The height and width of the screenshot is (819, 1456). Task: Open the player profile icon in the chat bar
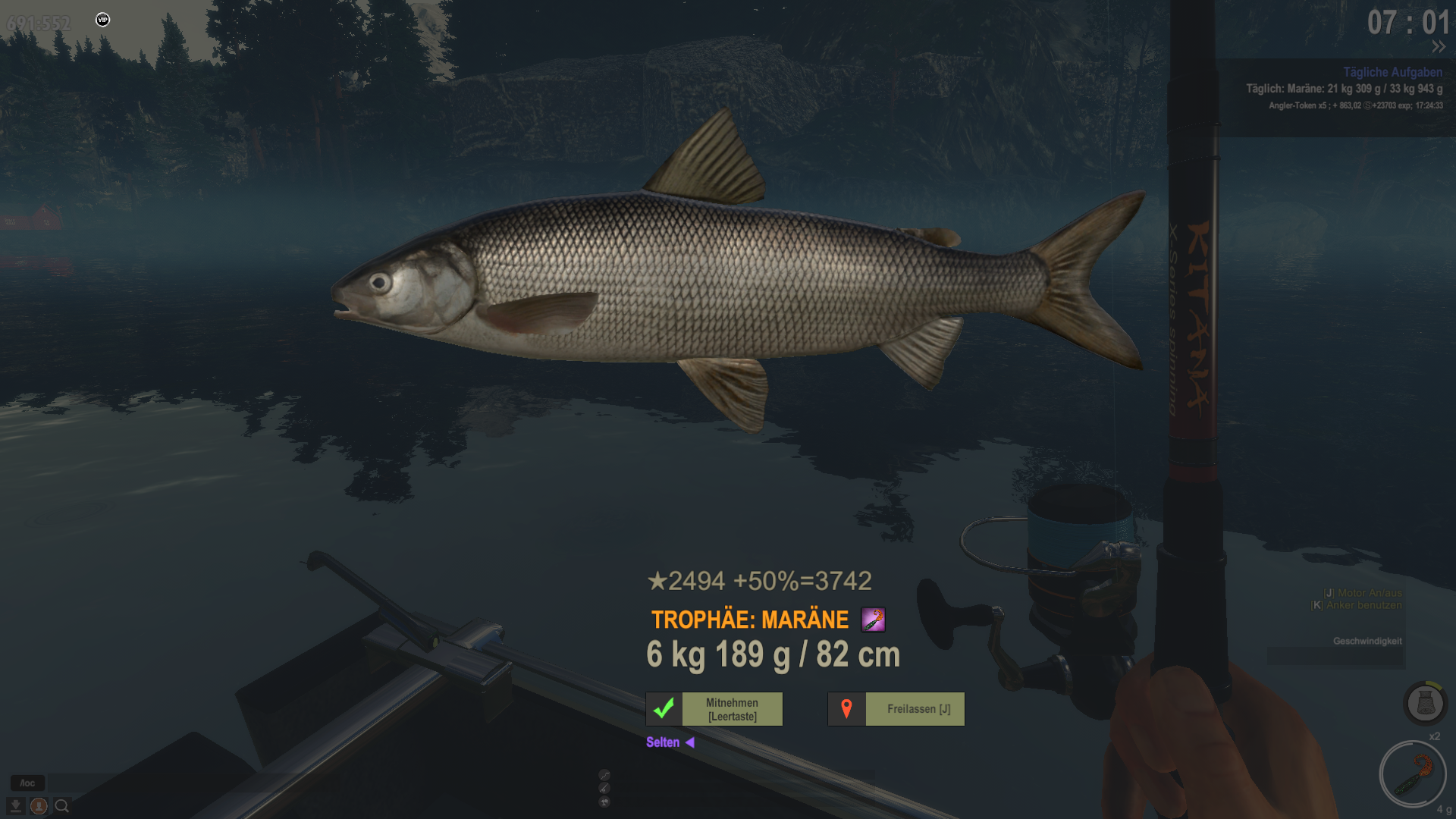pos(39,806)
